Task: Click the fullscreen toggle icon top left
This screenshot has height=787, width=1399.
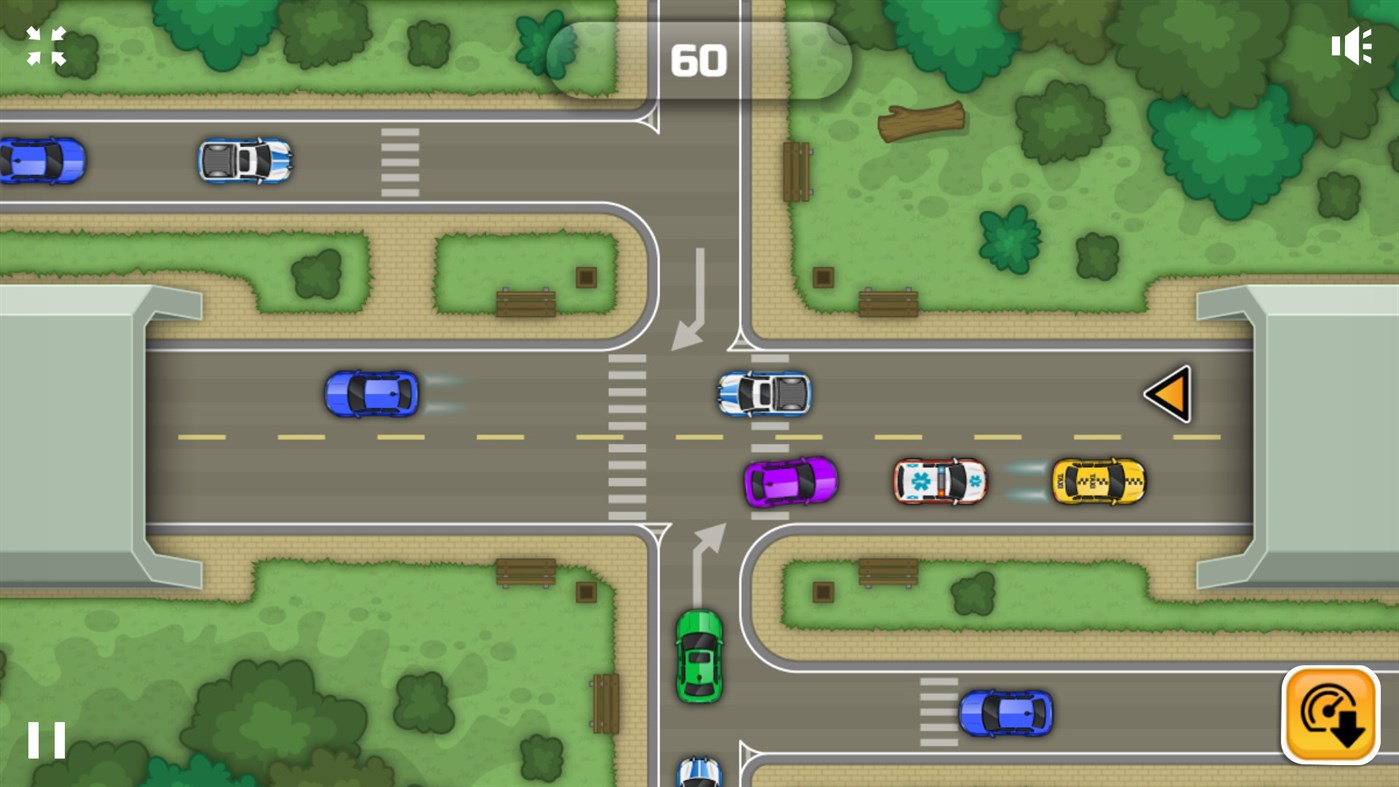Action: 45,45
